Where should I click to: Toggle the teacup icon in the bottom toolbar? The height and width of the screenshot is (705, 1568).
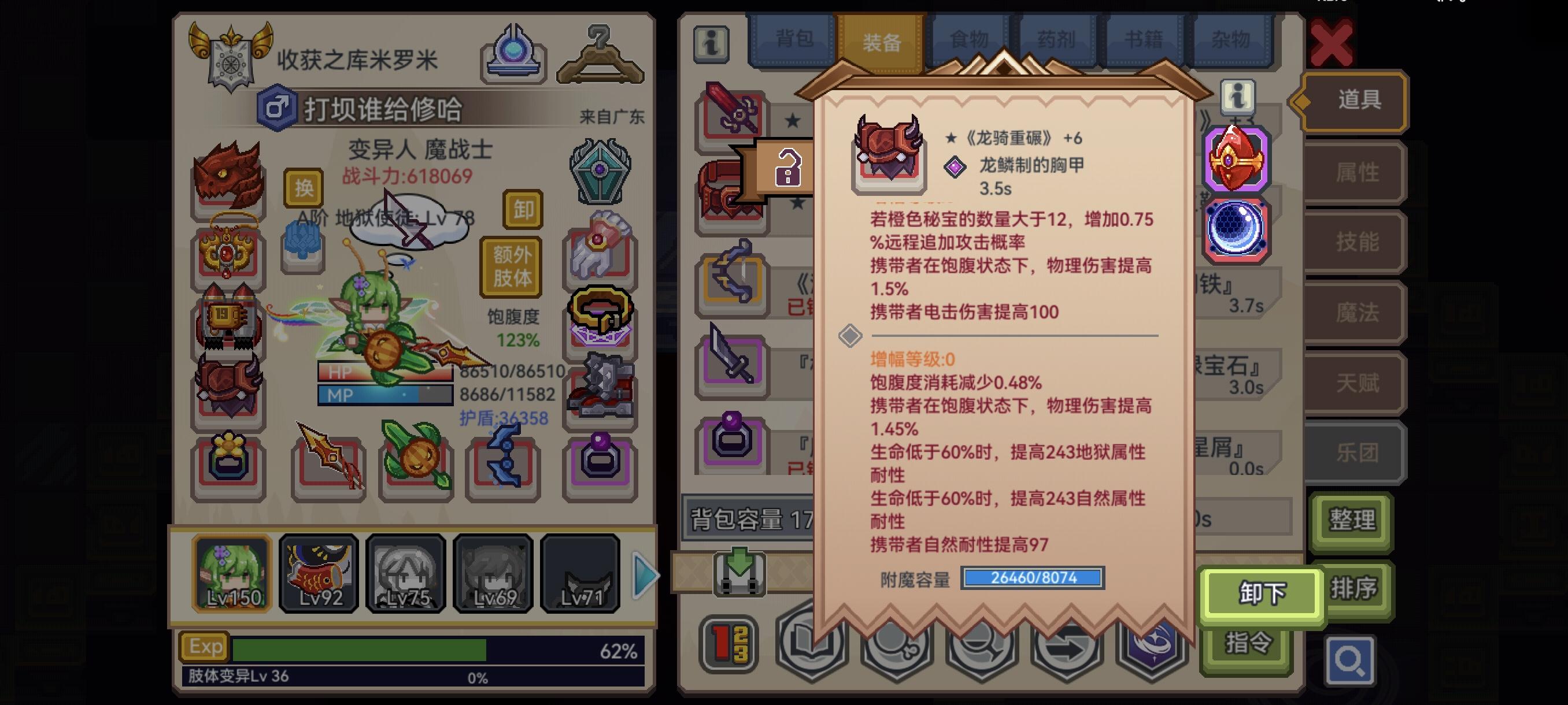pos(895,648)
